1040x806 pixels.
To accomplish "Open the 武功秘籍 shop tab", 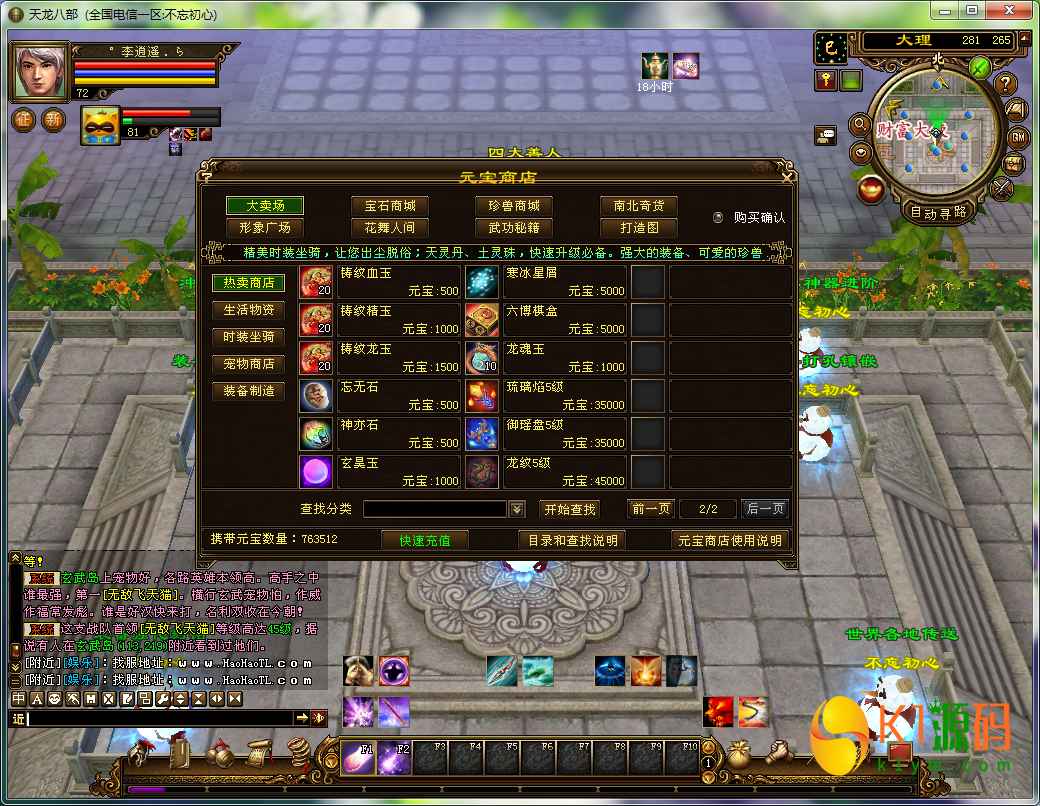I will pyautogui.click(x=514, y=227).
